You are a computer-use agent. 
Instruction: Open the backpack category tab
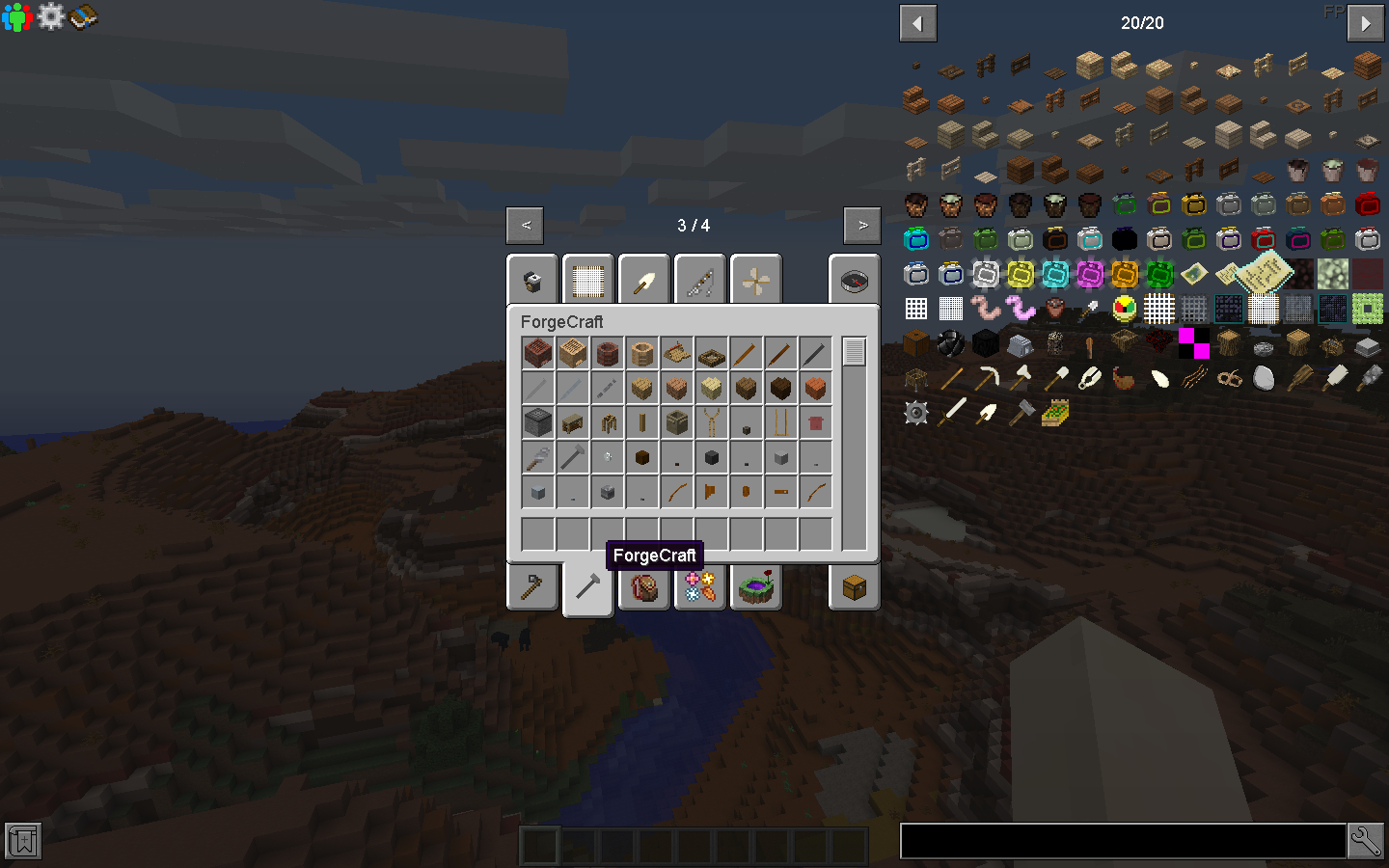tap(643, 586)
